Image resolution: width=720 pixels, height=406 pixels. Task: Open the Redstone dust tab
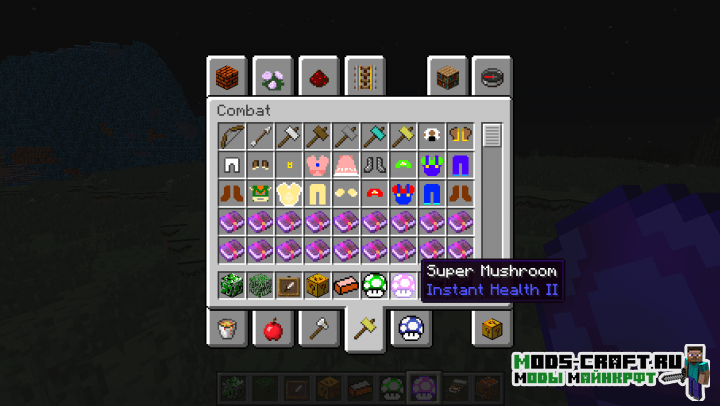318,76
